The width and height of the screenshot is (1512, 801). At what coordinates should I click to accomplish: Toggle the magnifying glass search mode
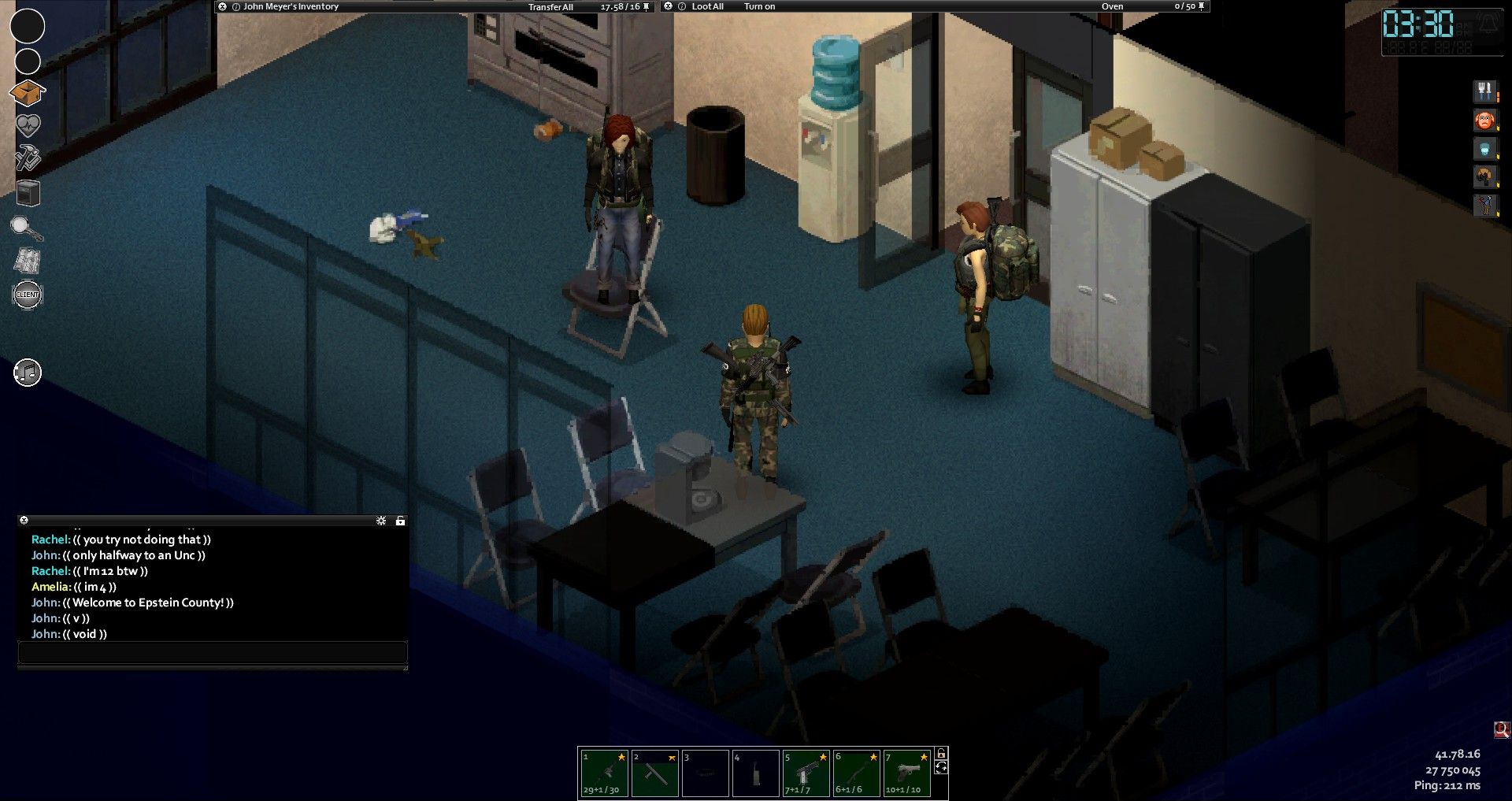26,228
